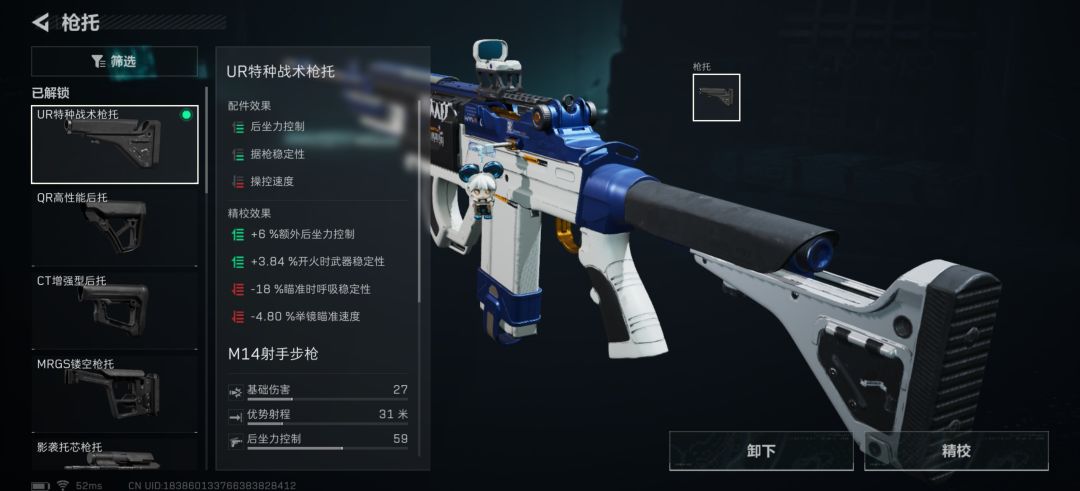This screenshot has width=1080, height=491.
Task: Open the 筛选 filter button
Action: 114,62
